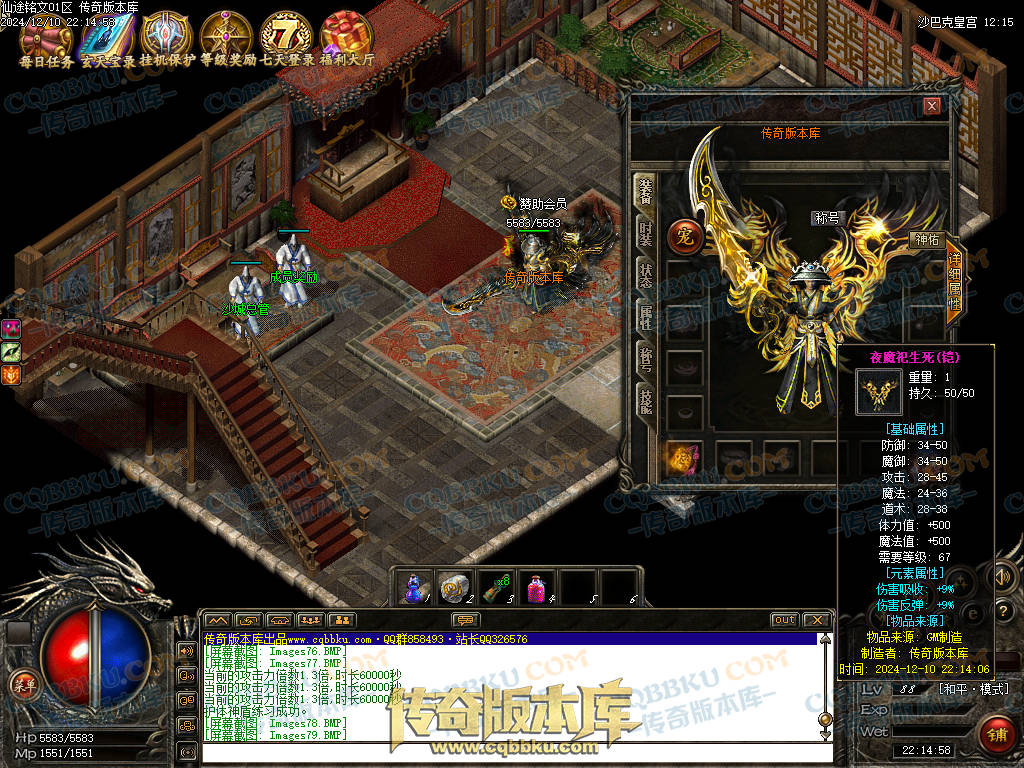
Task: Close the character equipment window
Action: point(932,106)
